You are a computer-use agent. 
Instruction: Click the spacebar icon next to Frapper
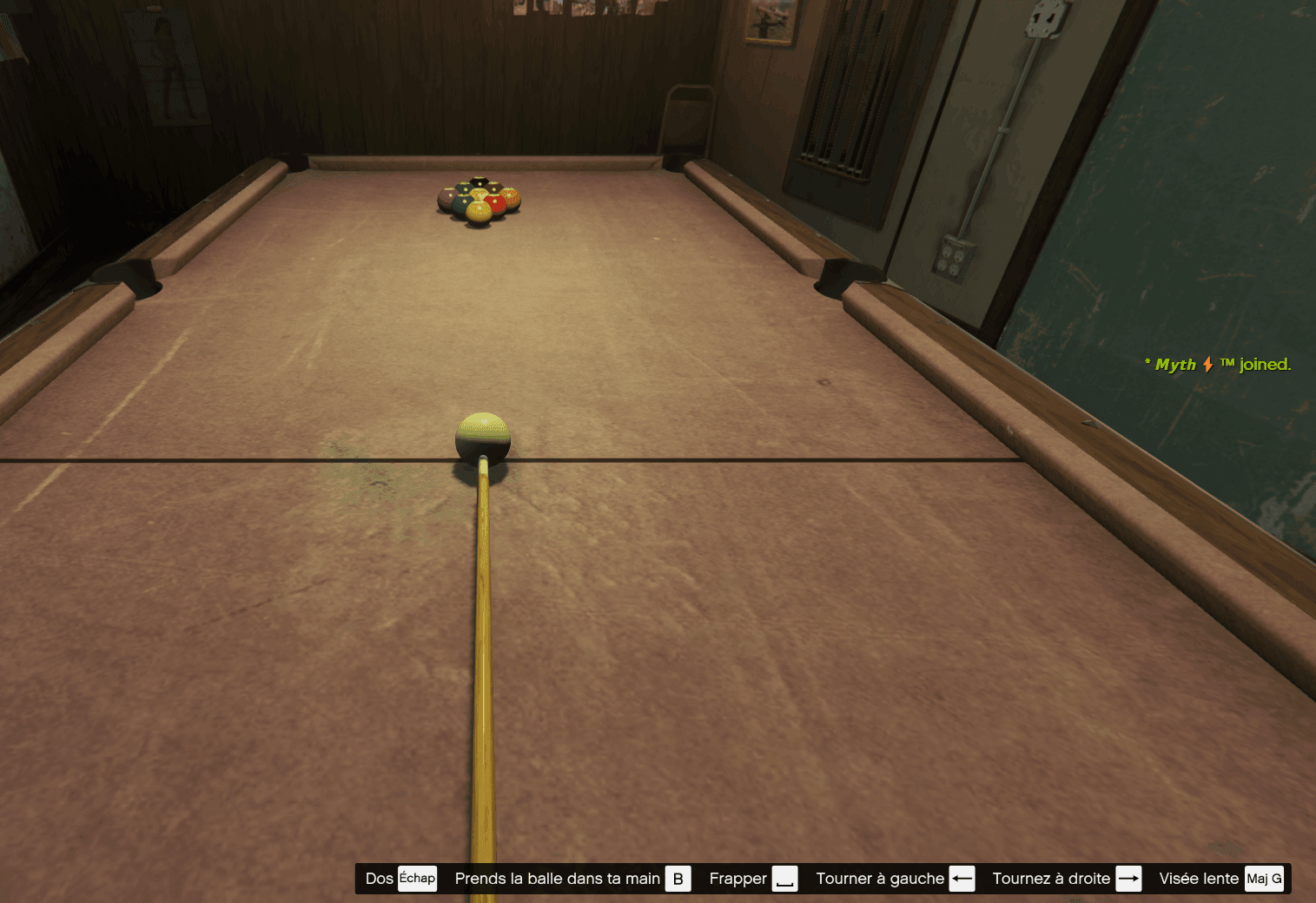785,879
